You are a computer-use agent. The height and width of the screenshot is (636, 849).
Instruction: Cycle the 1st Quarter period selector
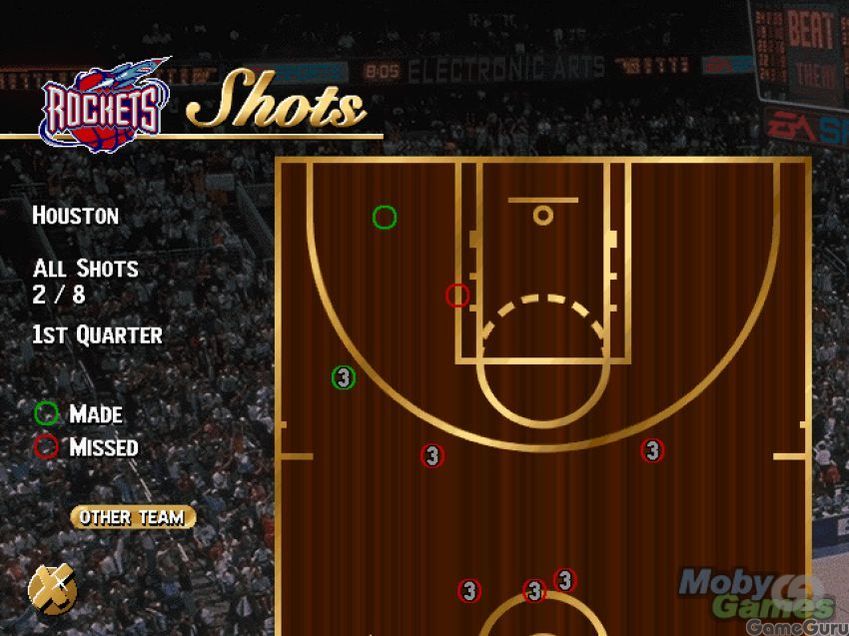pyautogui.click(x=97, y=335)
